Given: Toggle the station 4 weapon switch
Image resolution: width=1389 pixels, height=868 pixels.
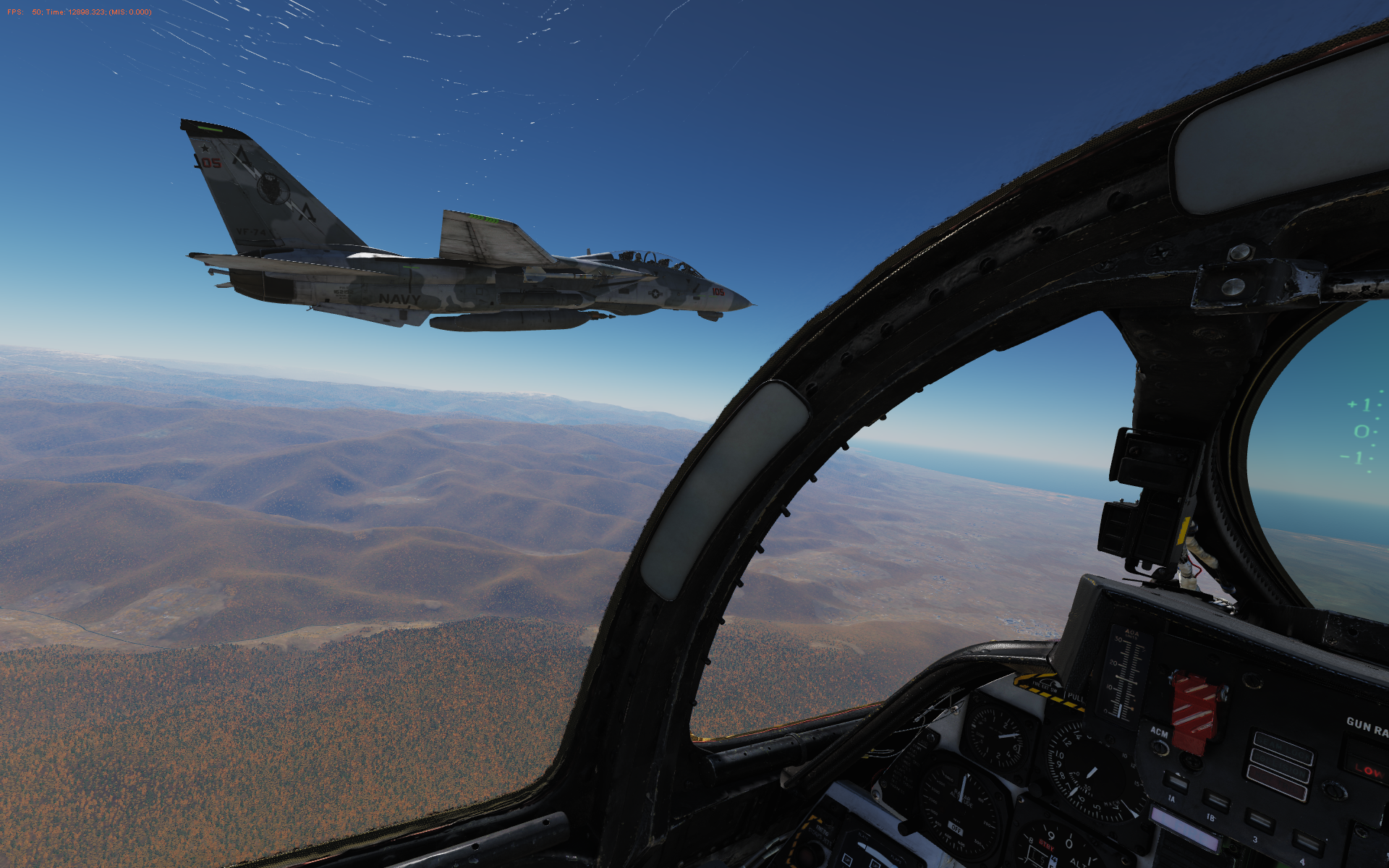Looking at the screenshot, I should 1307,843.
